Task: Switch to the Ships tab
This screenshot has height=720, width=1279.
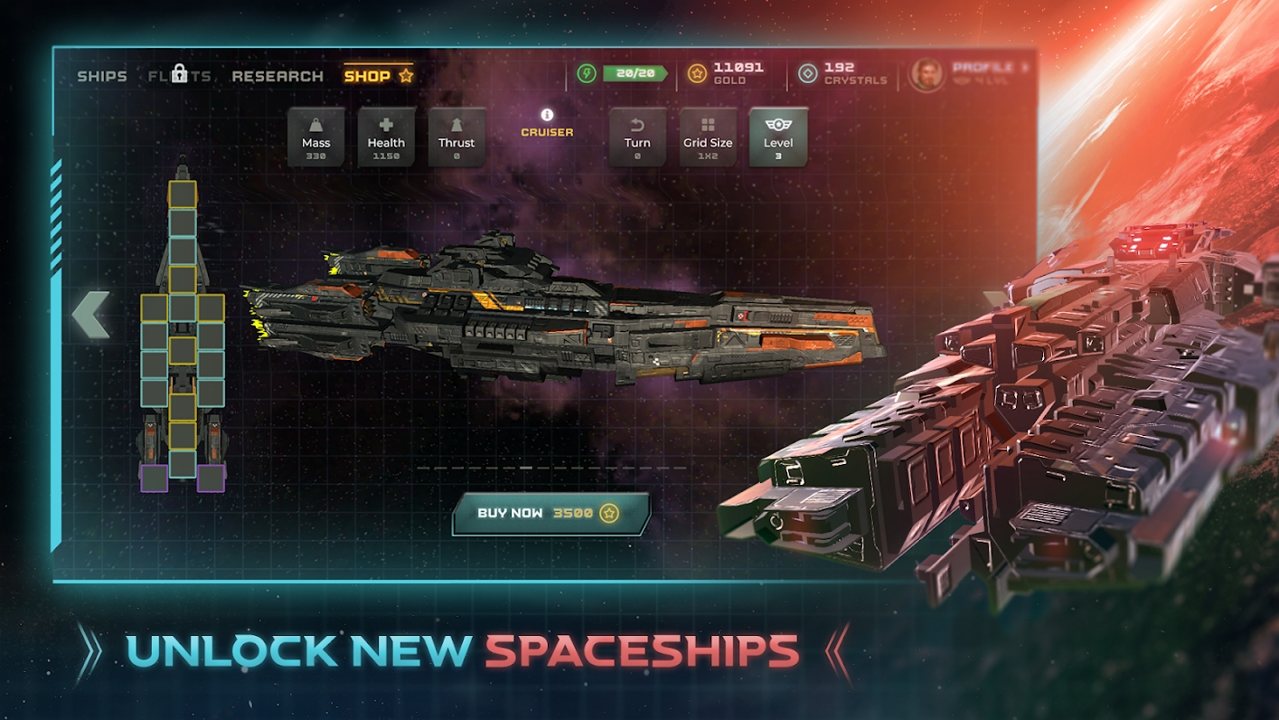Action: point(102,76)
